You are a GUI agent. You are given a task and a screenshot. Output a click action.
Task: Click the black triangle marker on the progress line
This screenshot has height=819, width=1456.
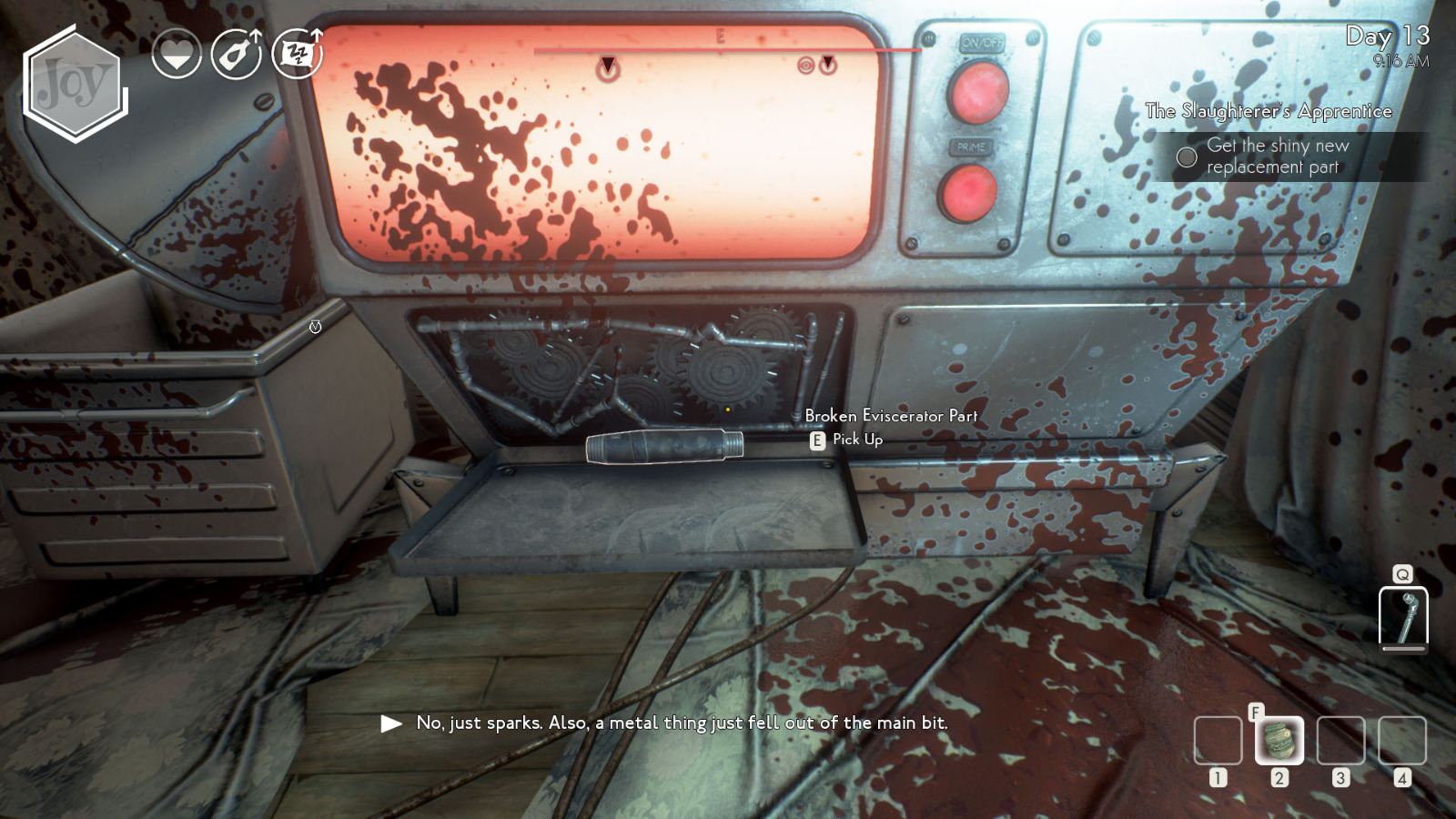tap(605, 66)
